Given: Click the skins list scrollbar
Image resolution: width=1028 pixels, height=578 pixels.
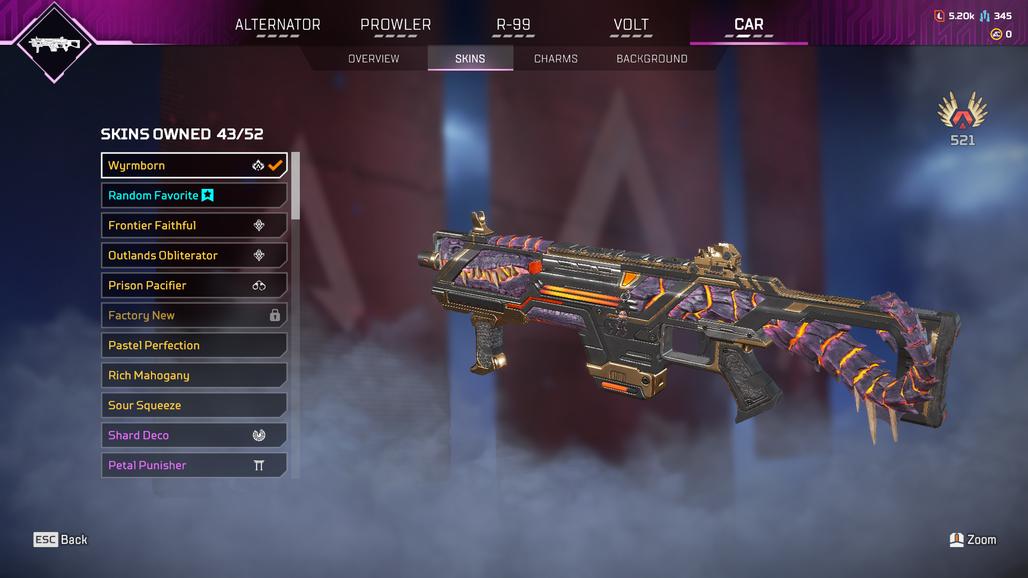Looking at the screenshot, I should [x=295, y=186].
